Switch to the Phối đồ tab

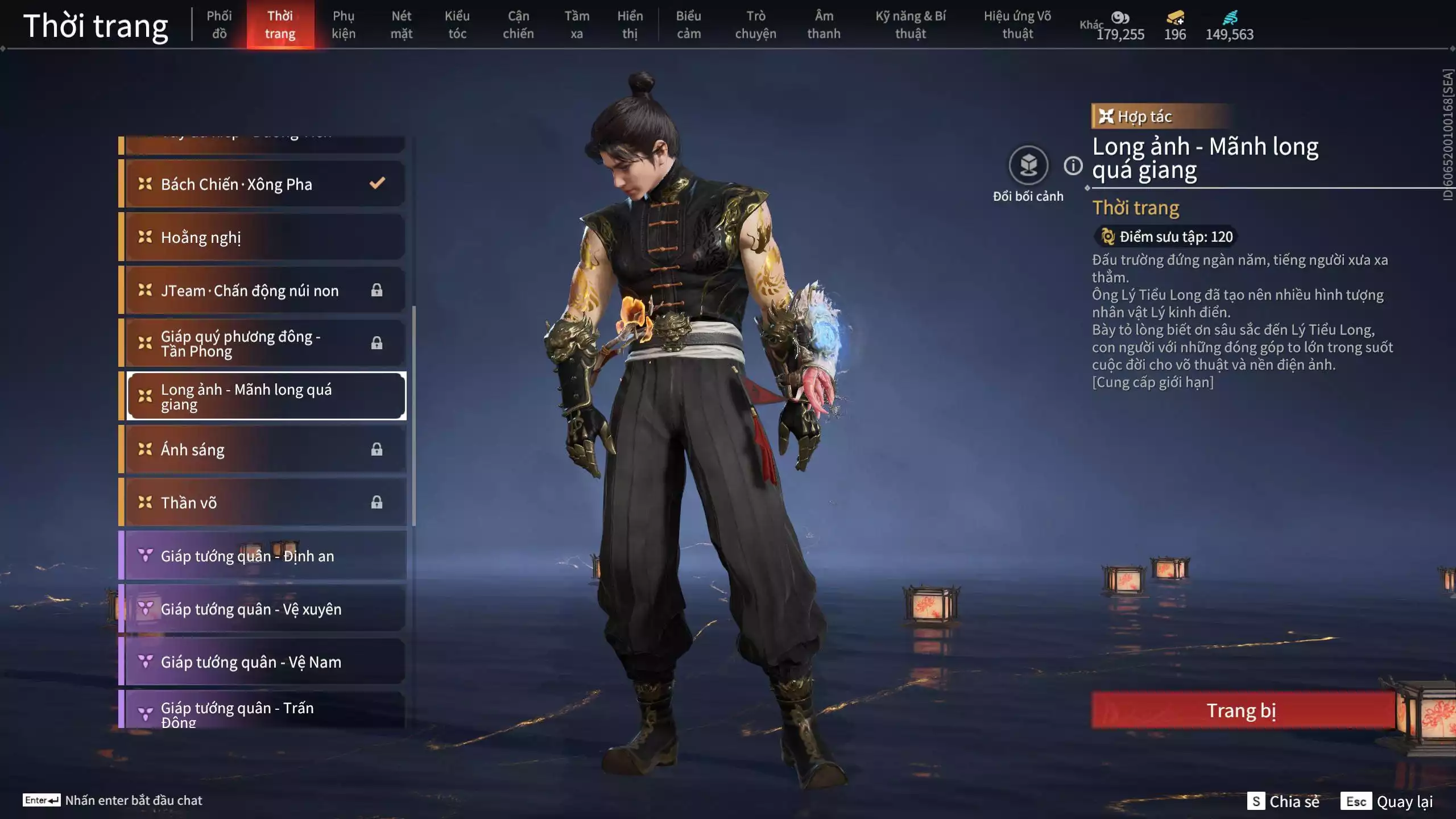(219, 24)
